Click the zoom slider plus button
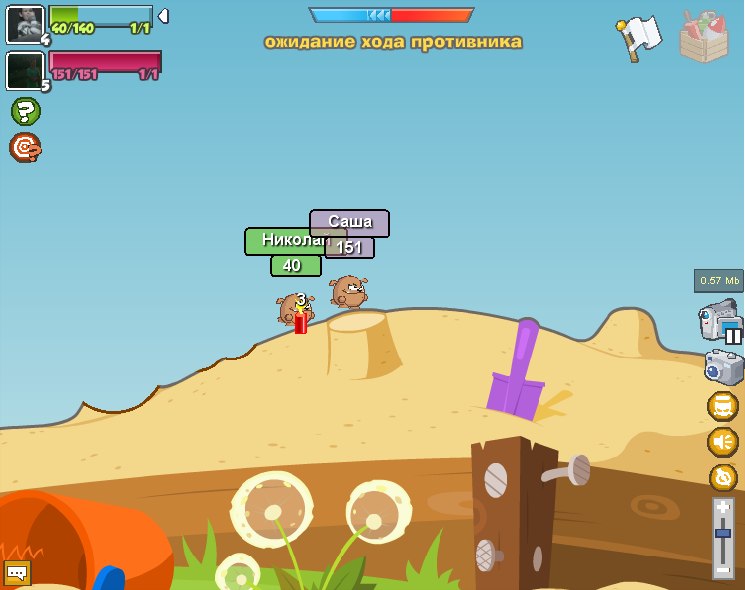745x590 pixels. pyautogui.click(x=723, y=508)
